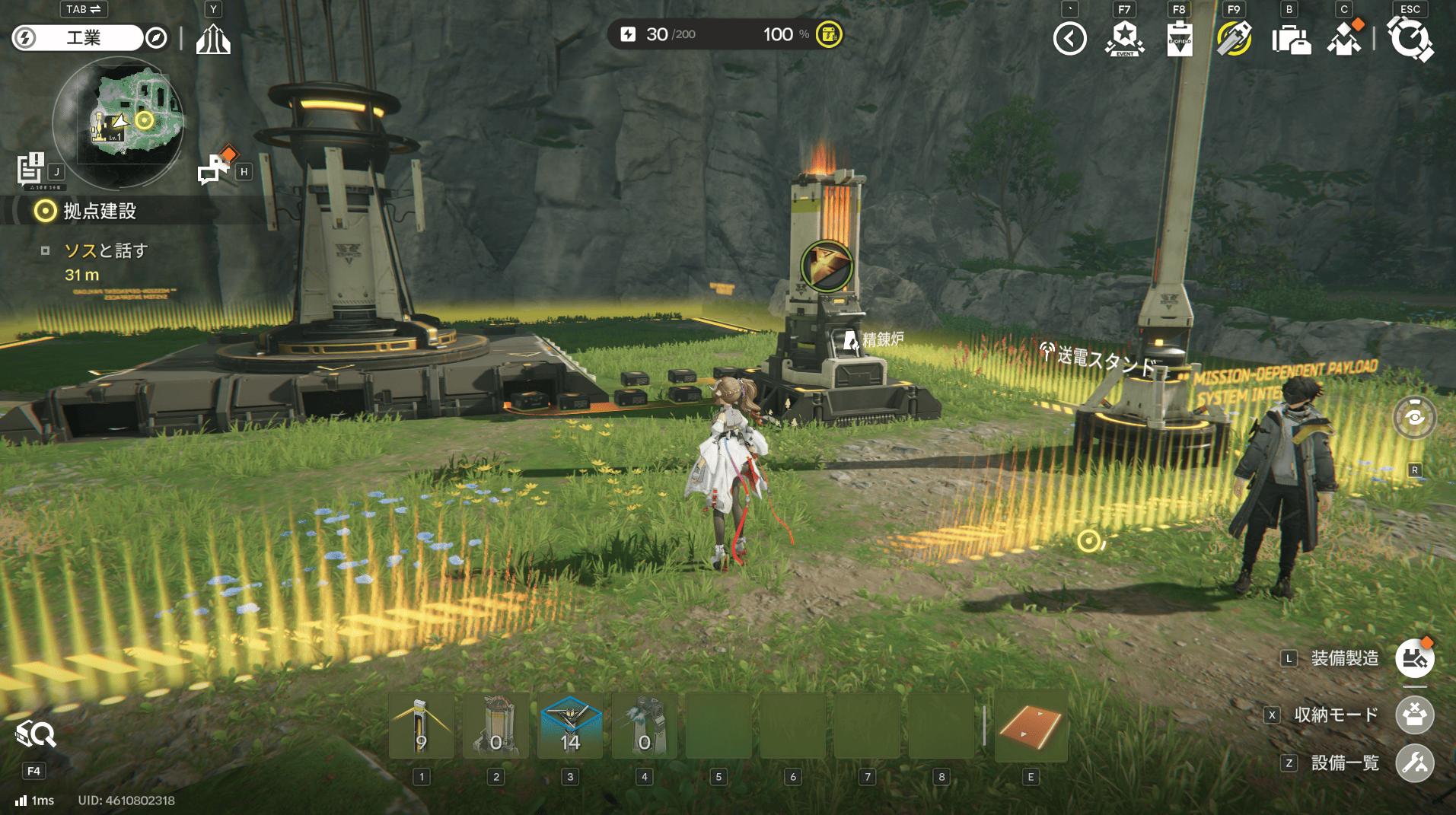Open the 設備一覧 facility list

[1414, 762]
